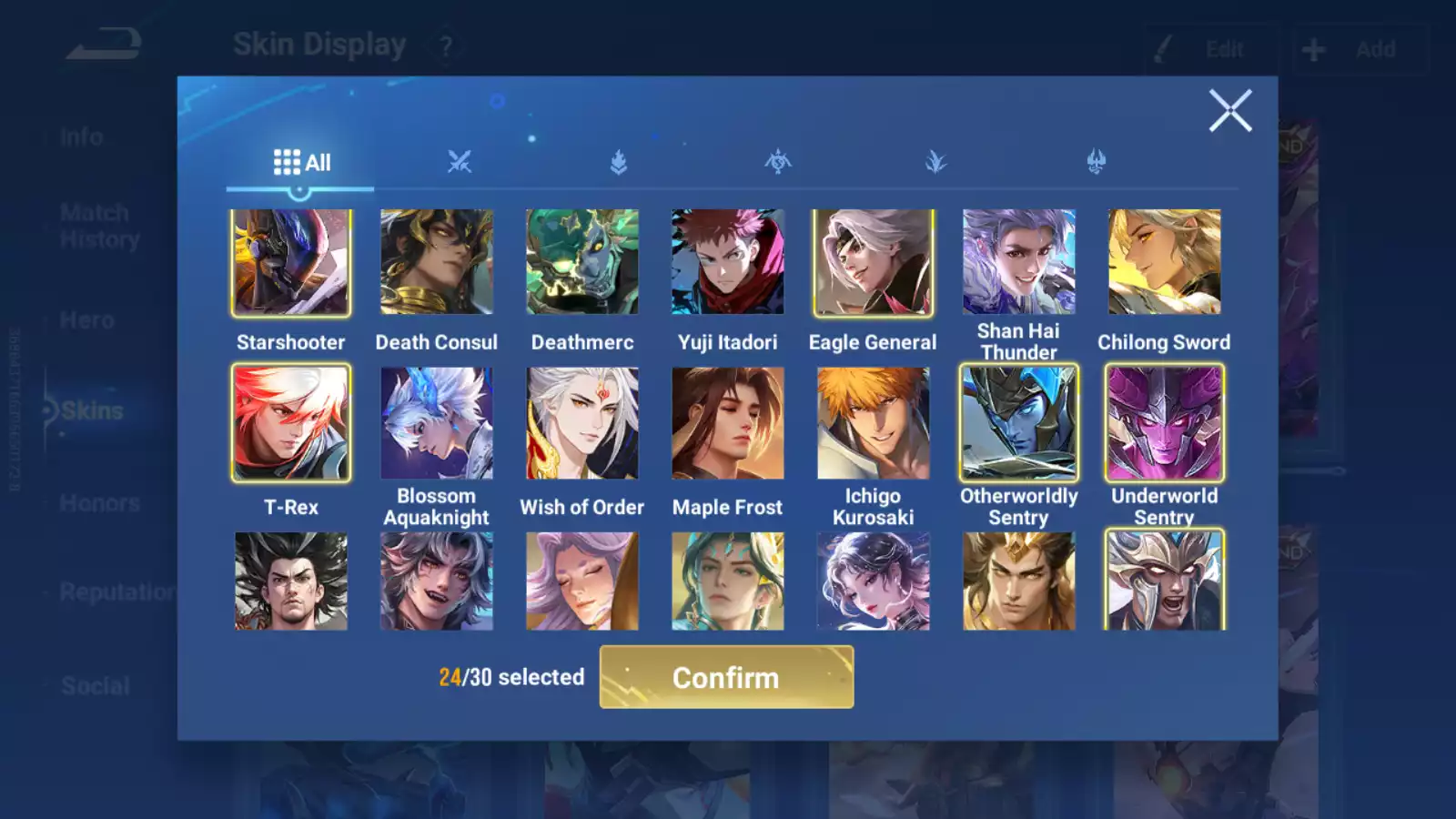Image resolution: width=1456 pixels, height=819 pixels.
Task: Deselect the Starshooter skin
Action: (x=291, y=261)
